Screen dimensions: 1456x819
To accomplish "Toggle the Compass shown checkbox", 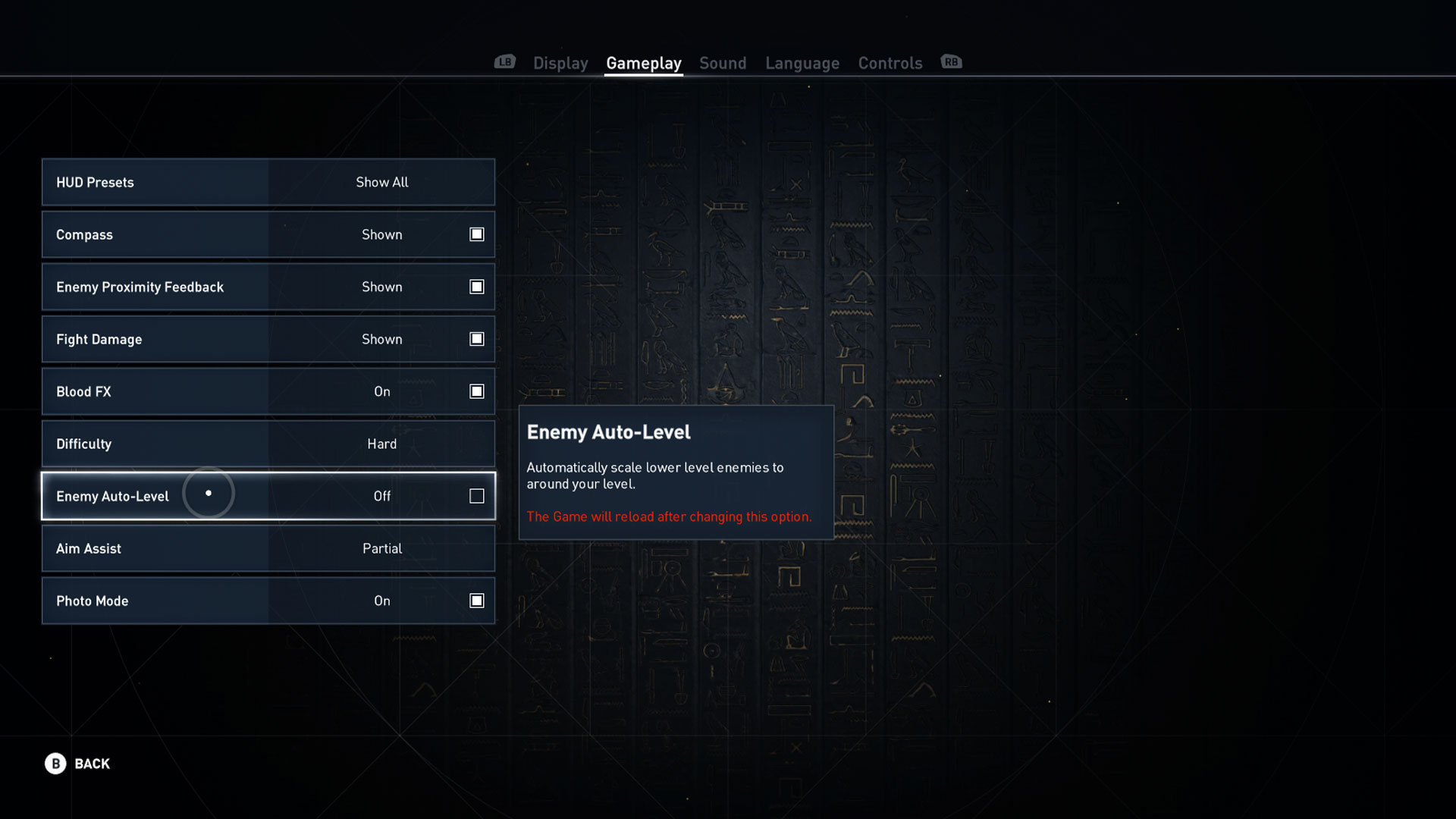I will [x=476, y=234].
